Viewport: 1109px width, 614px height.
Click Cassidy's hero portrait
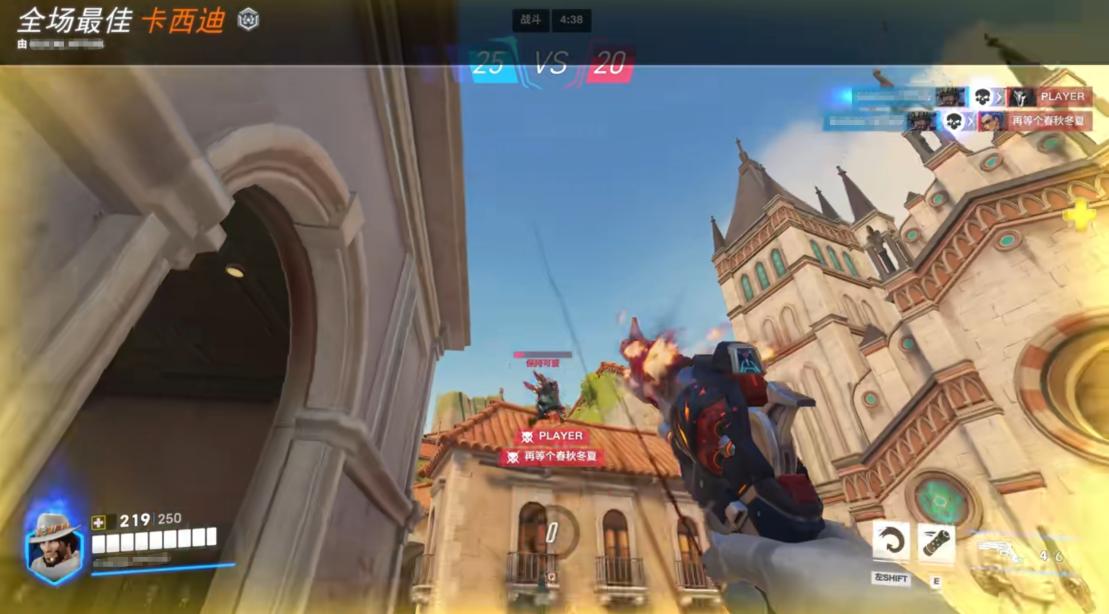pos(55,546)
